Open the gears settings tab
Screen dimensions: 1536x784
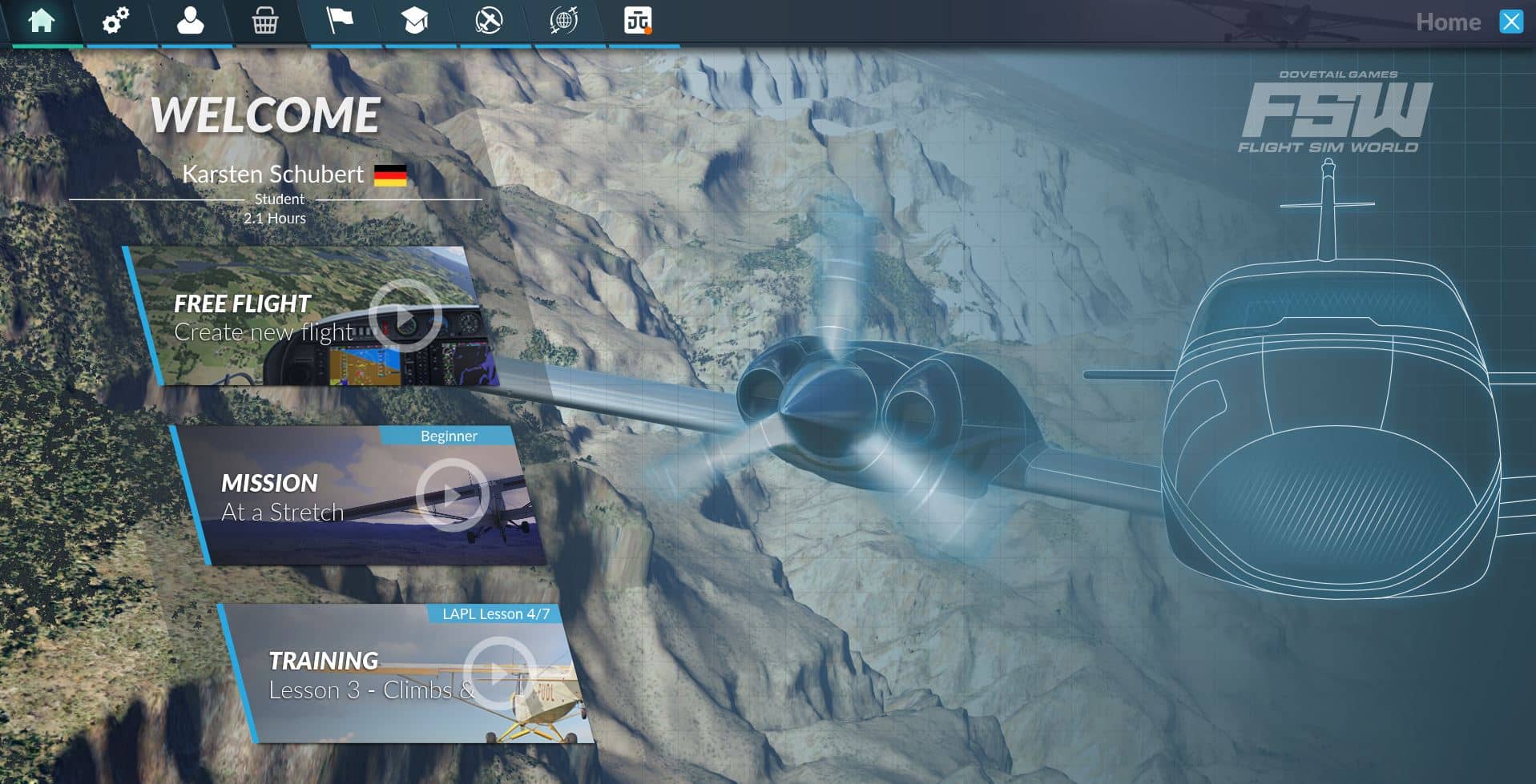tap(115, 21)
